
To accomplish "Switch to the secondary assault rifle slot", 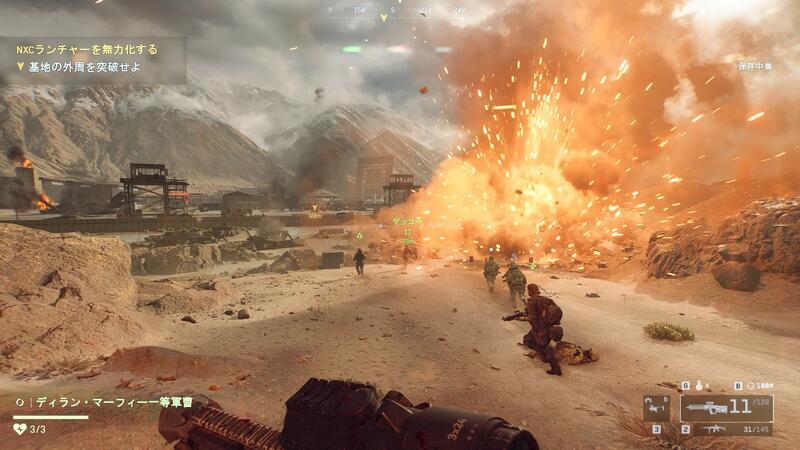I will click(726, 429).
